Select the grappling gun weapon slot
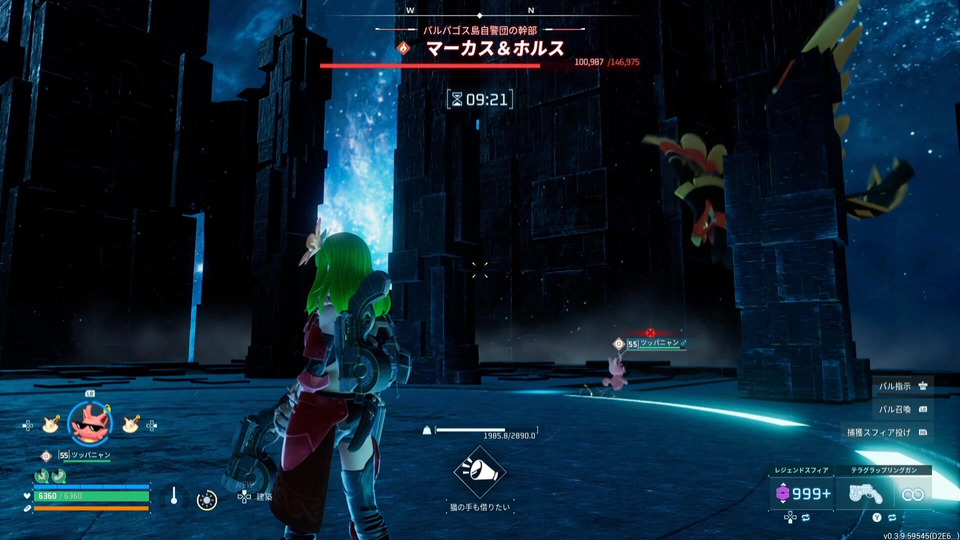 865,493
